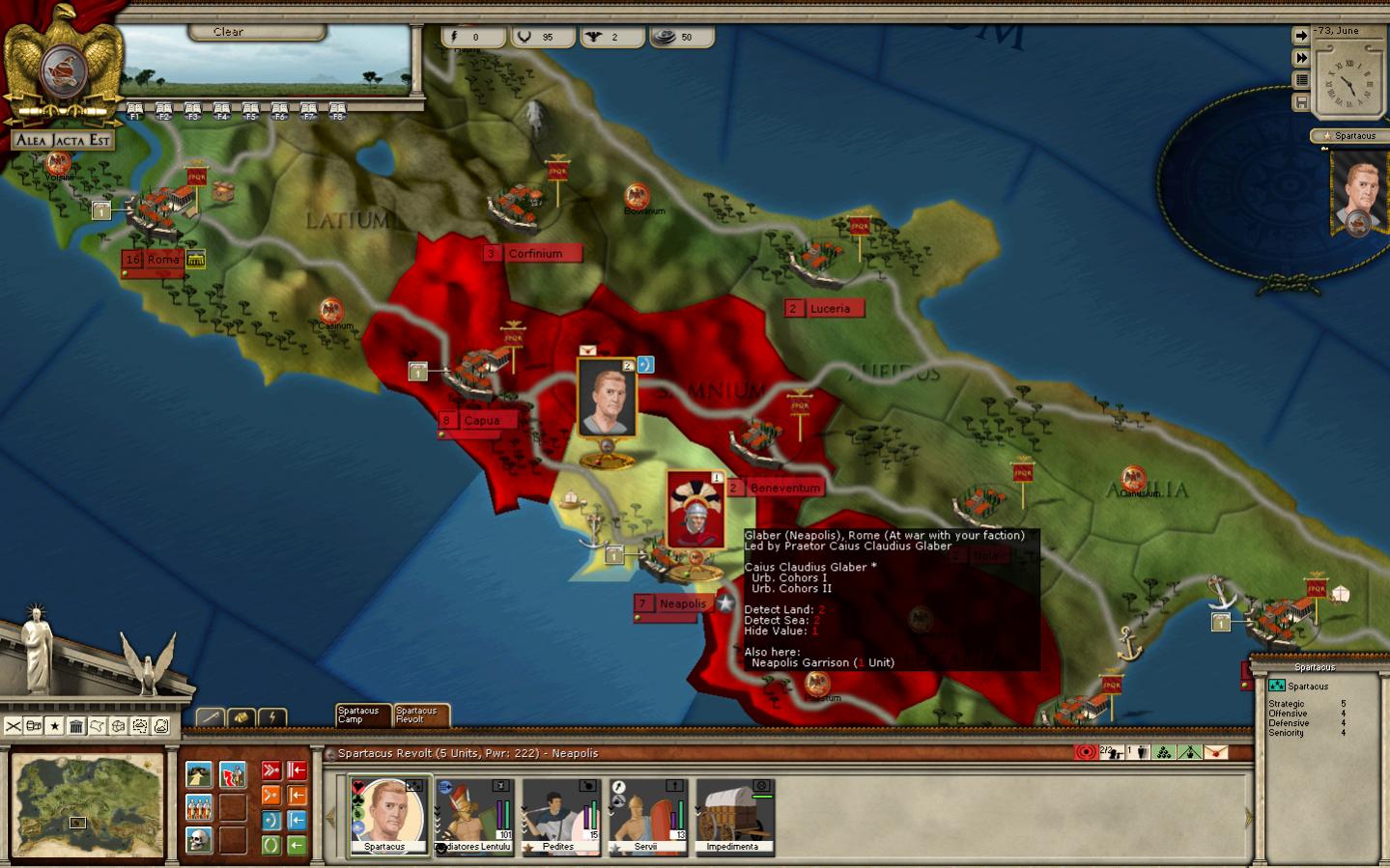This screenshot has width=1390, height=868.
Task: Click the red envelope message icon
Action: click(1216, 752)
